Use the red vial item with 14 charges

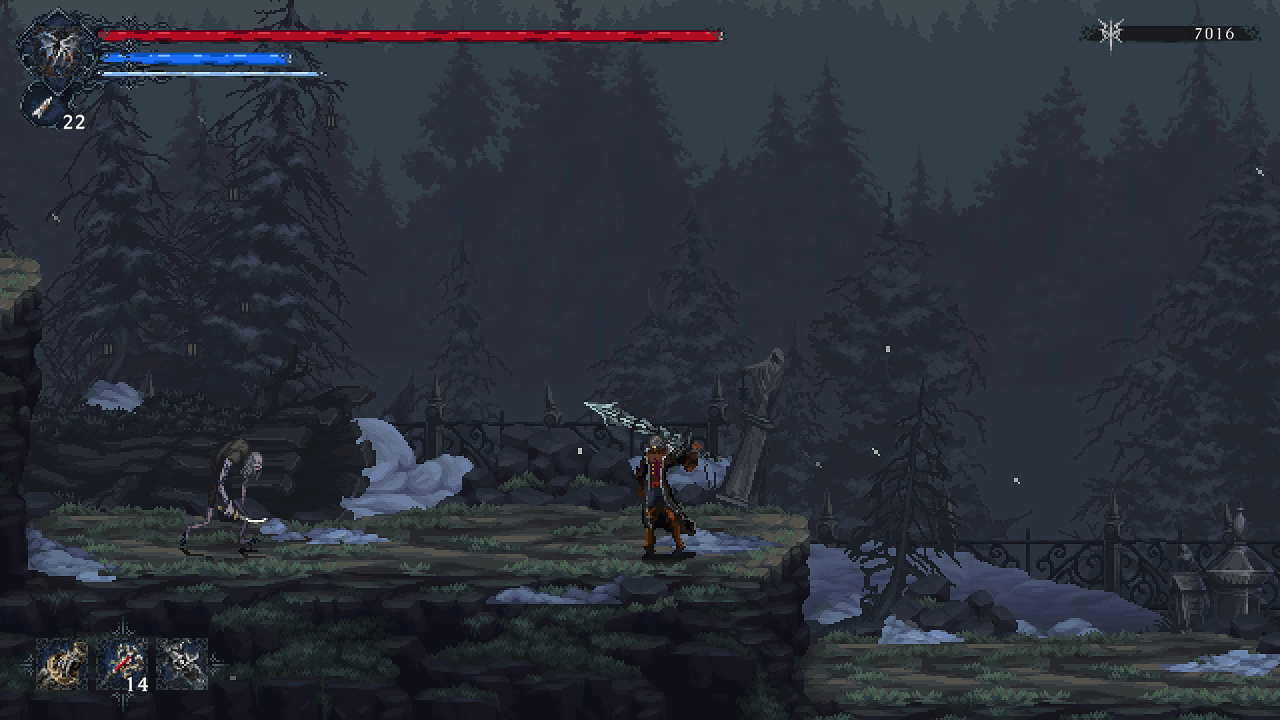pyautogui.click(x=122, y=664)
